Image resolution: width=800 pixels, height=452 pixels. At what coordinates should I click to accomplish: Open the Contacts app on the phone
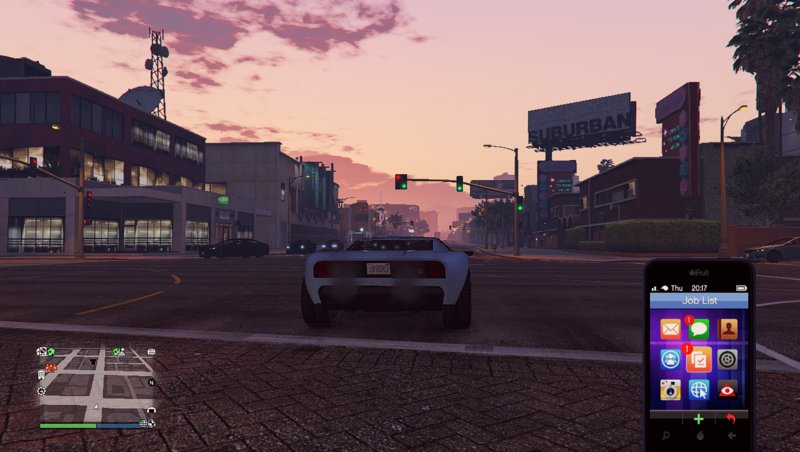[728, 329]
